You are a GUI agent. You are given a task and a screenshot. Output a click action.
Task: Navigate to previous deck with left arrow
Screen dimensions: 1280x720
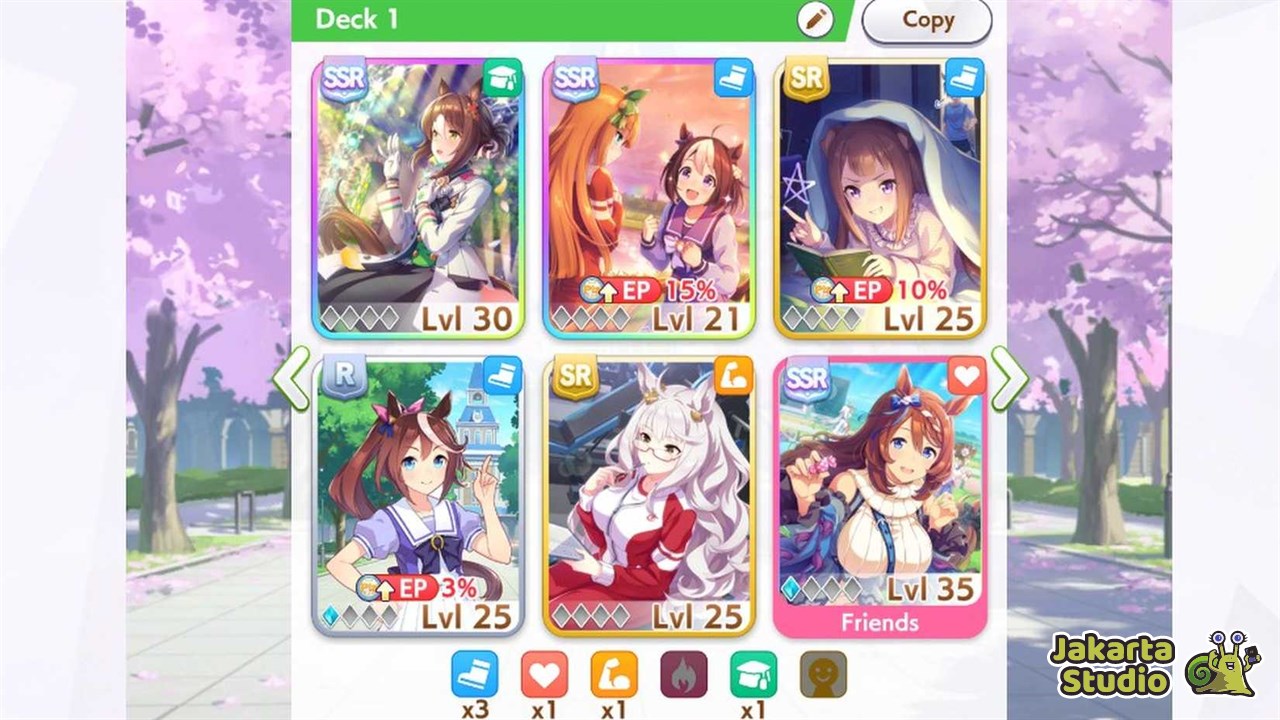click(x=292, y=377)
